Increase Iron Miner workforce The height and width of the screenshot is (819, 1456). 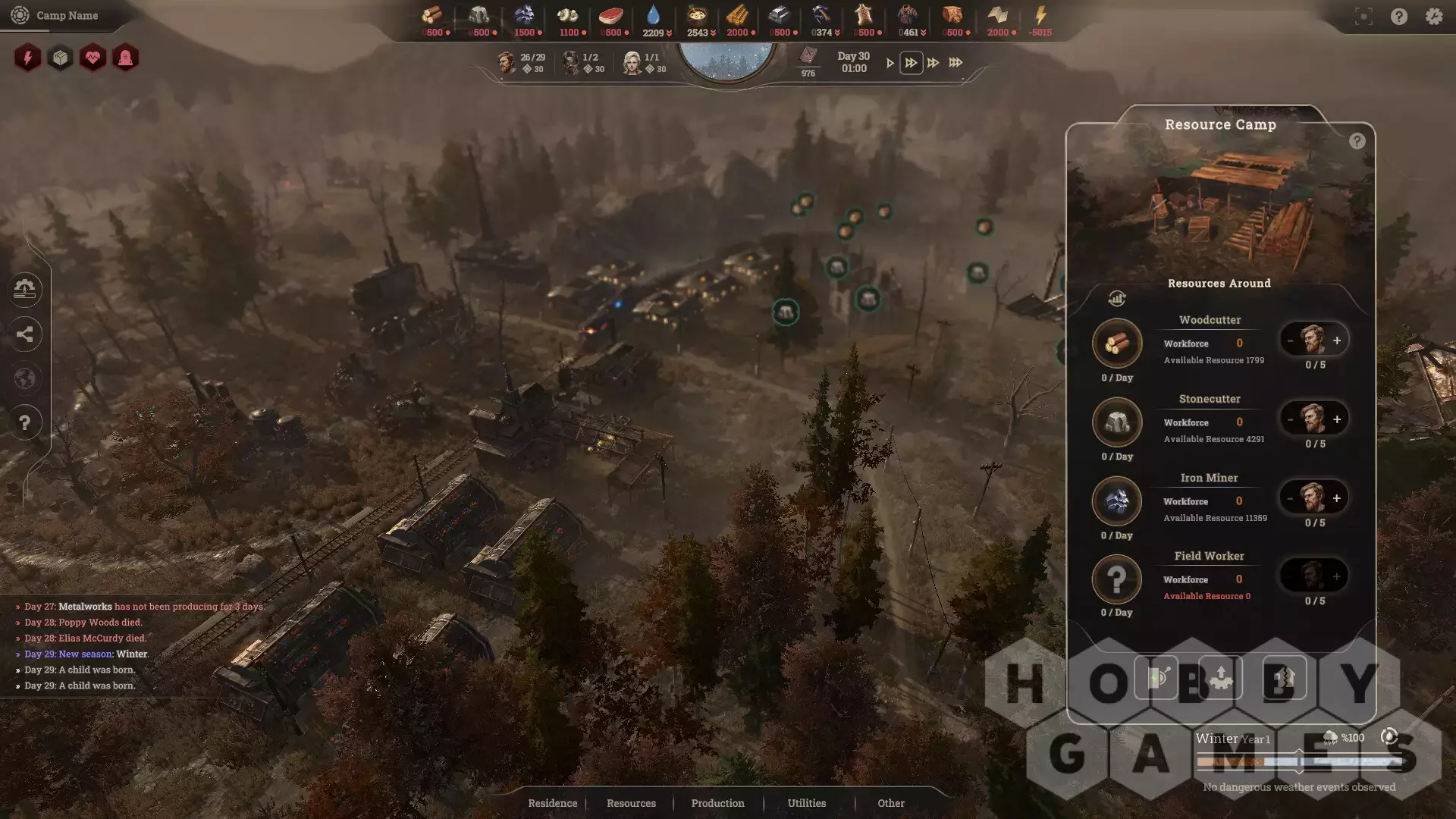(1337, 498)
